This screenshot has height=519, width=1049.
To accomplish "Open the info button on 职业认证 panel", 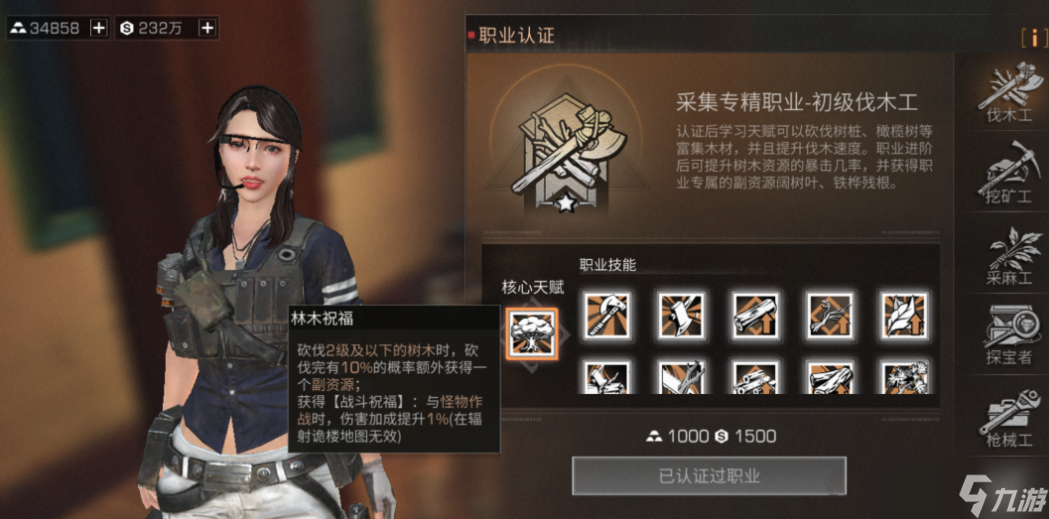I will click(x=1028, y=38).
